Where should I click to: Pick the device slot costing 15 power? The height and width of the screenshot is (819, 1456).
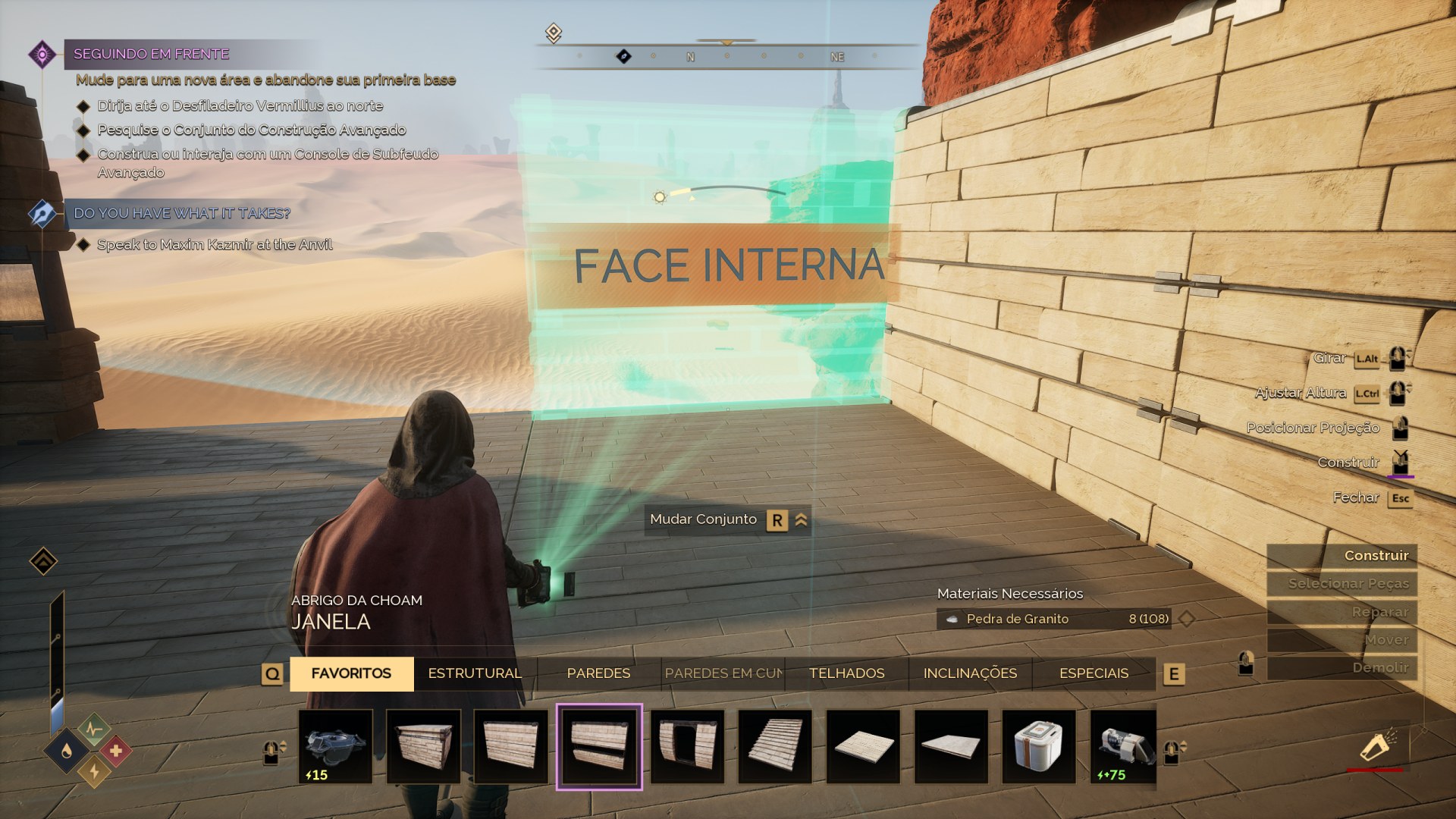335,746
